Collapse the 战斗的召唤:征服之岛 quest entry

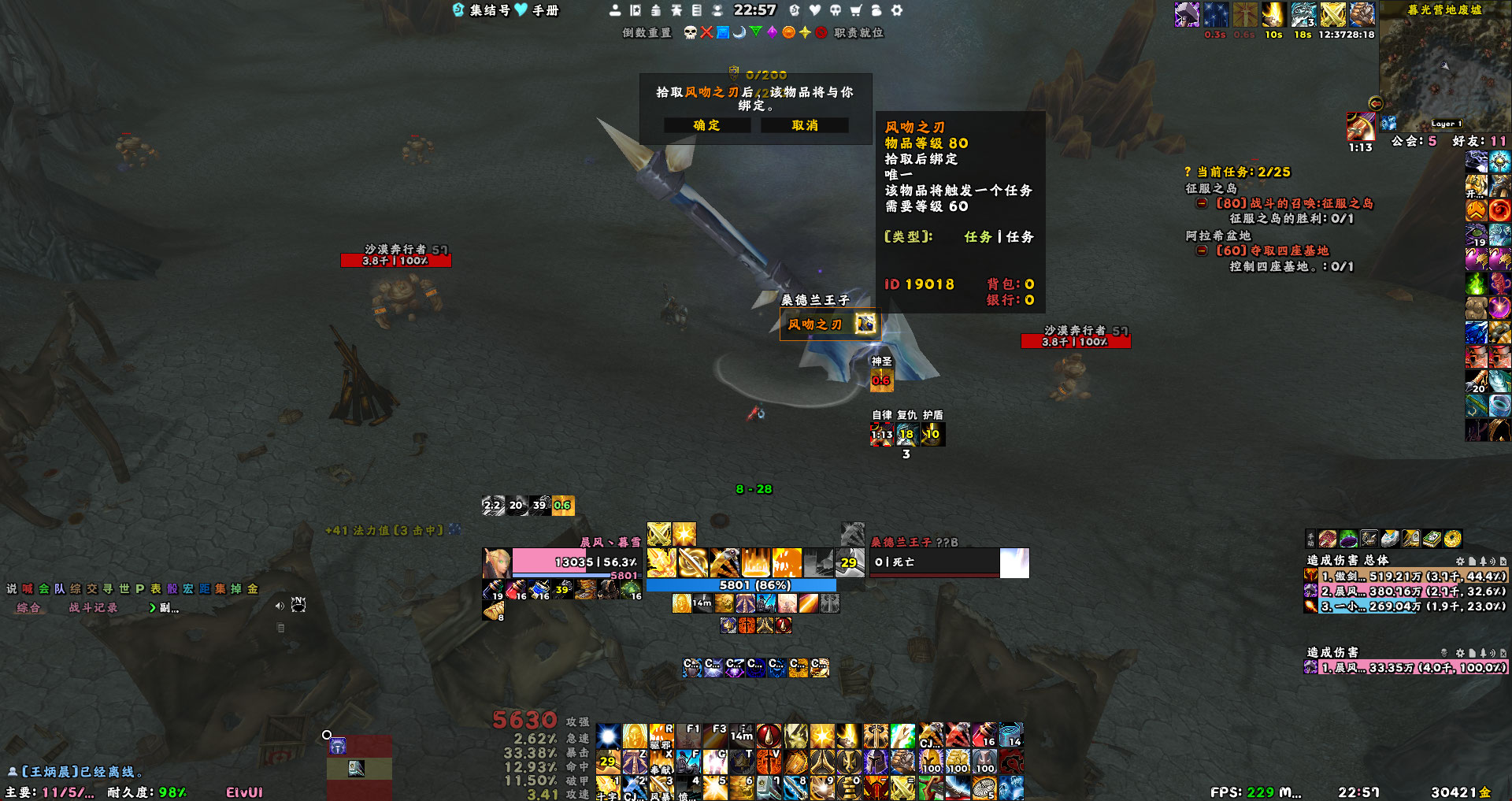(1202, 203)
